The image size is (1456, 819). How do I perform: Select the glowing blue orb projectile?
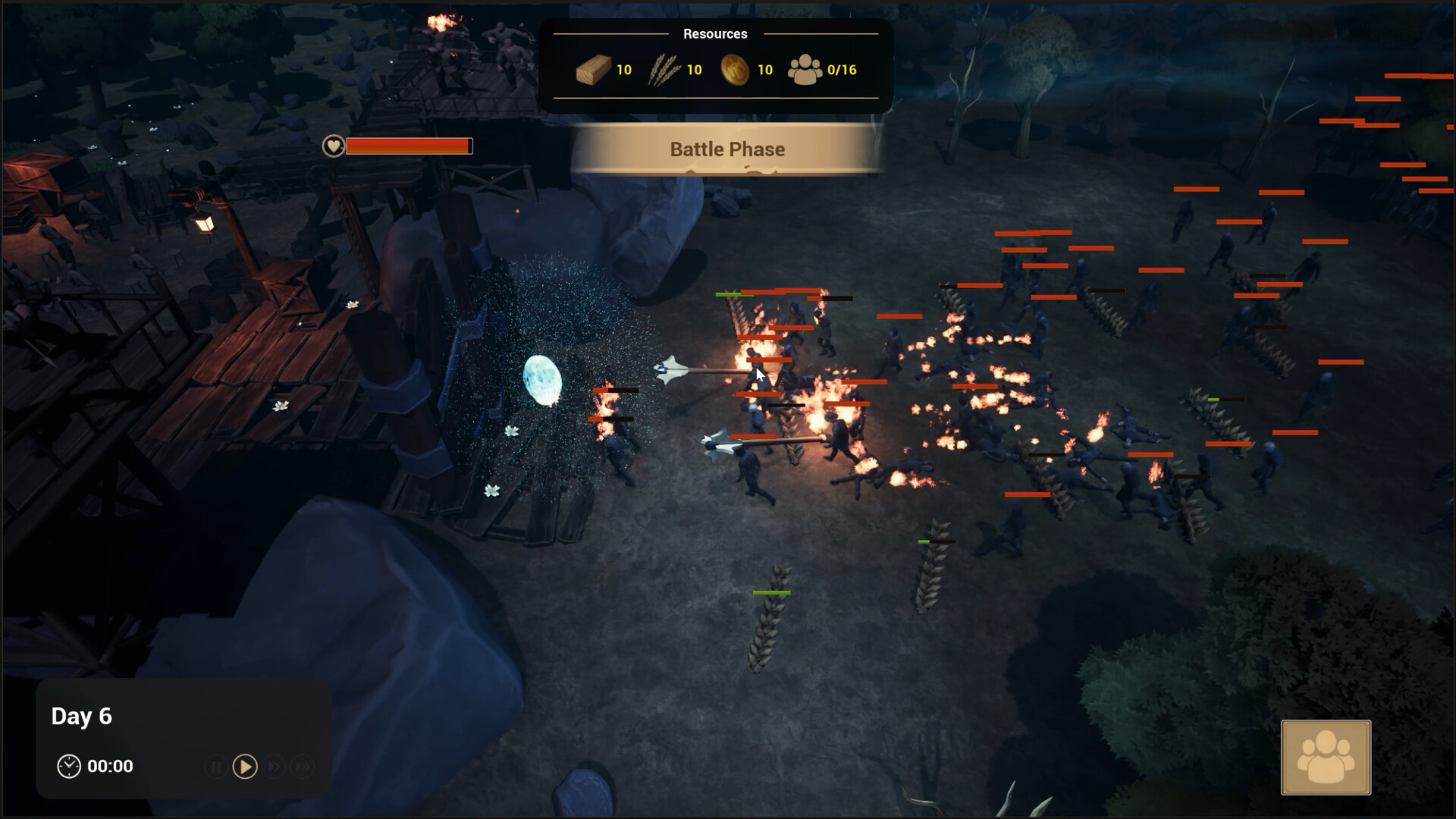coord(540,381)
